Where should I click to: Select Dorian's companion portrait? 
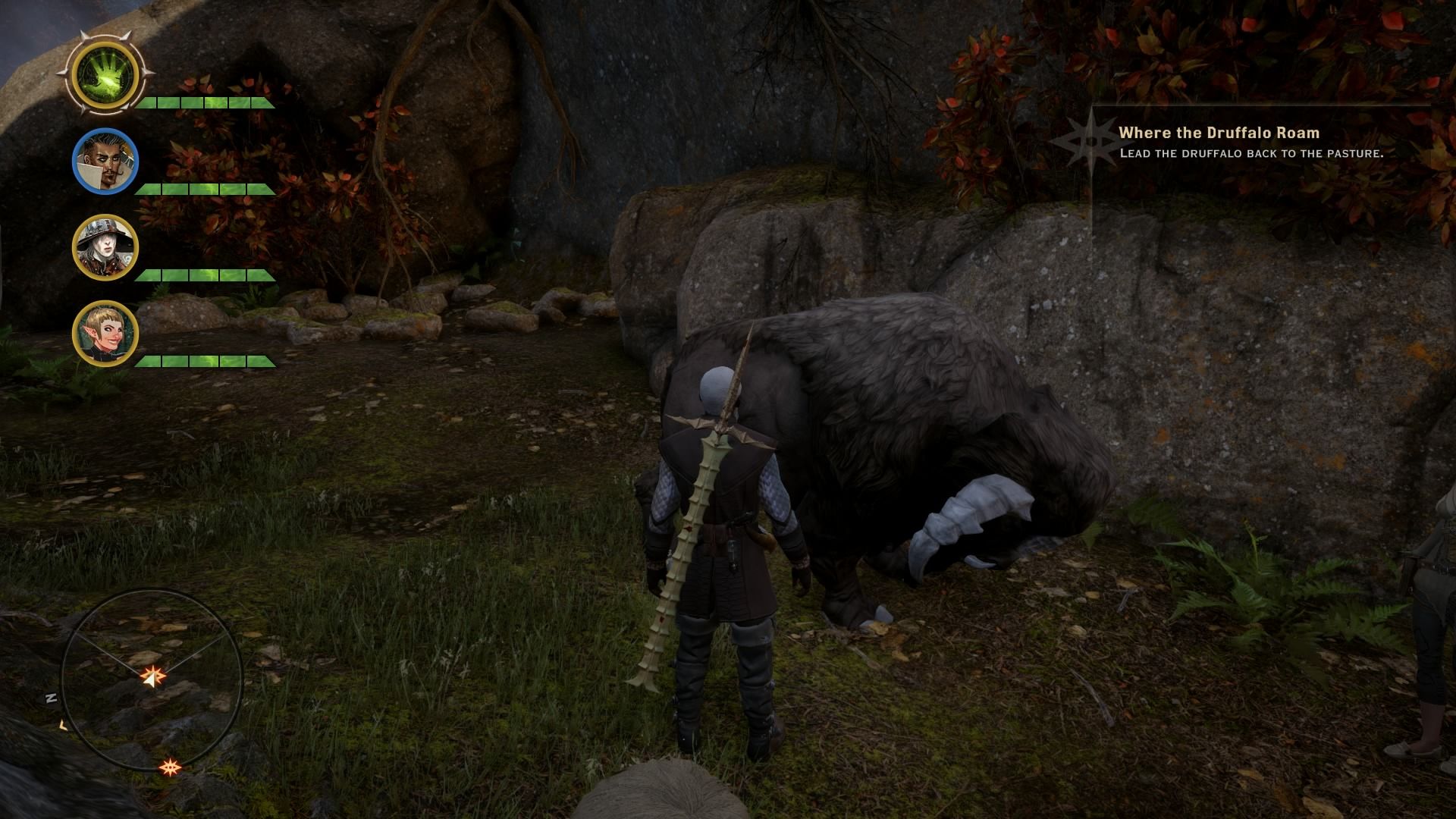click(x=106, y=161)
